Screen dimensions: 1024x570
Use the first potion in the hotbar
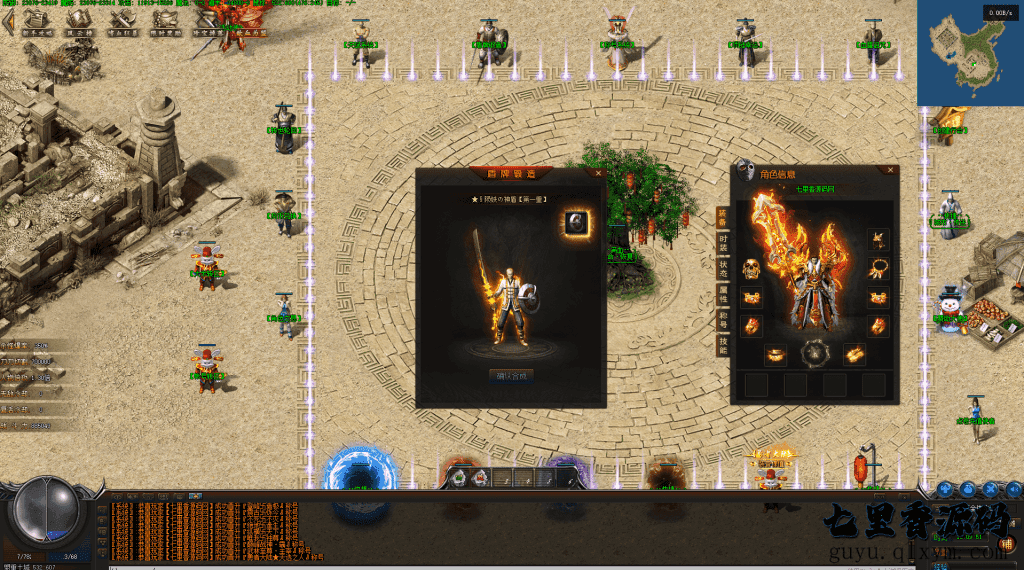tap(458, 478)
